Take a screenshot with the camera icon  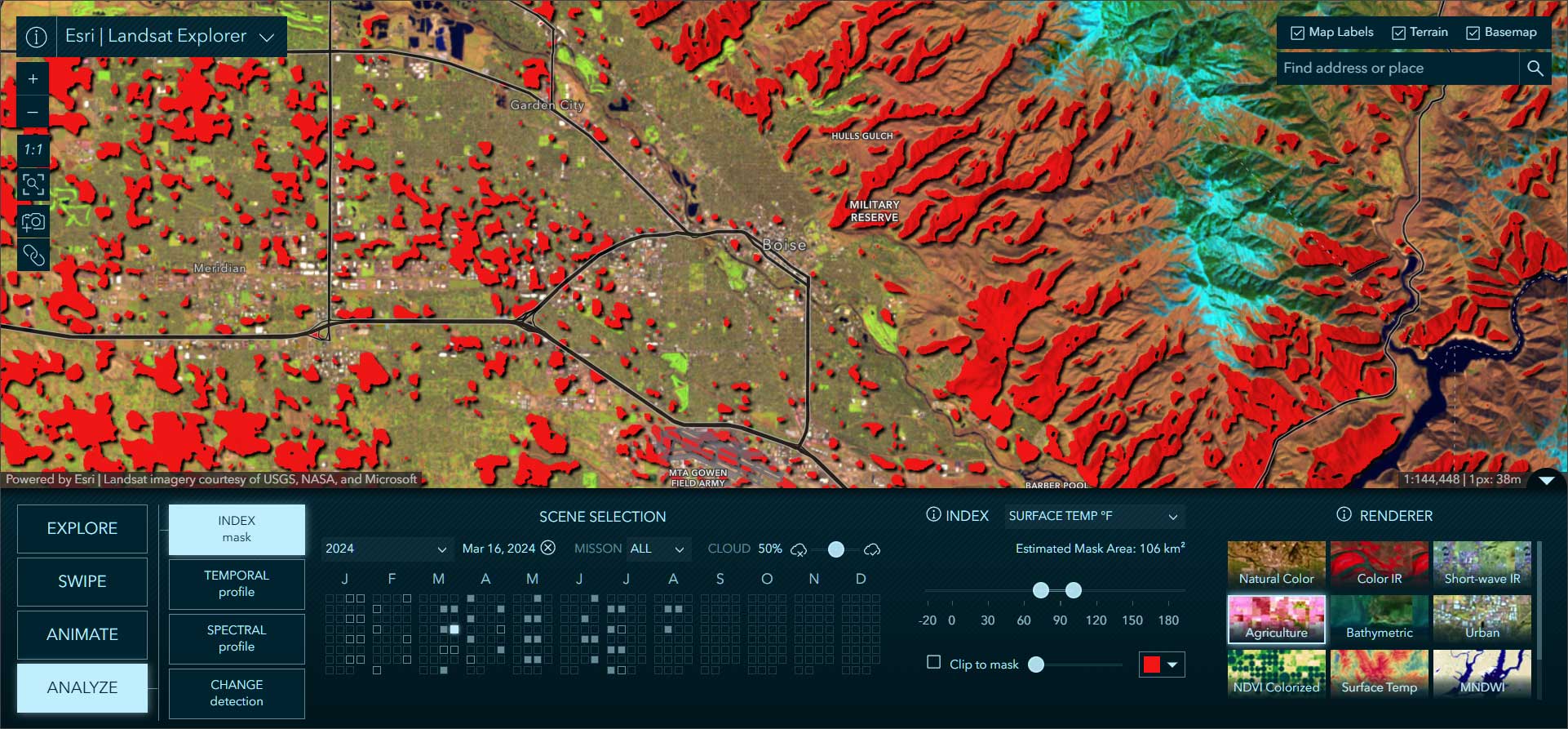tap(33, 220)
